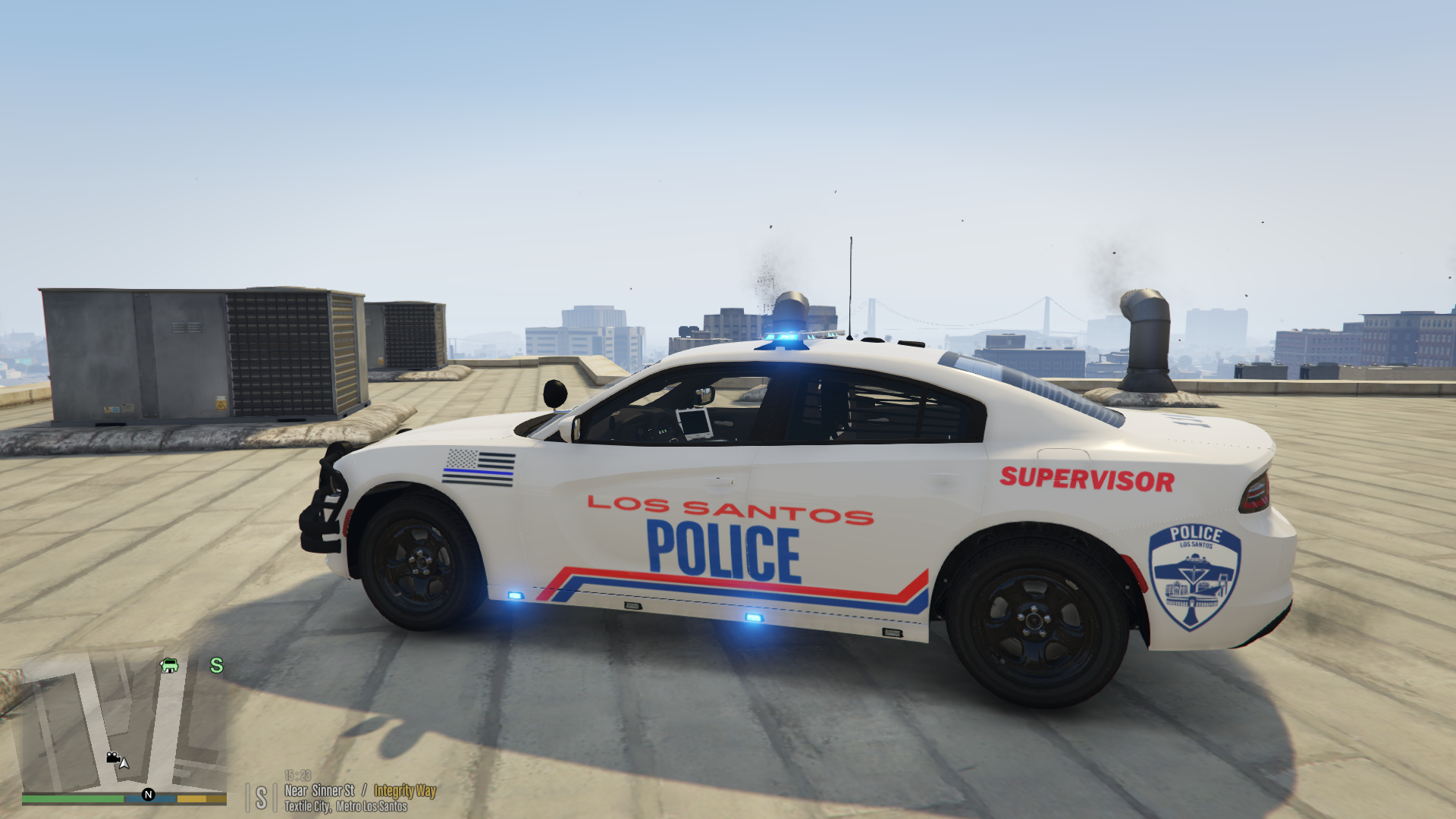Select the green S blip marker
Screen dimensions: 1456x819
click(217, 666)
